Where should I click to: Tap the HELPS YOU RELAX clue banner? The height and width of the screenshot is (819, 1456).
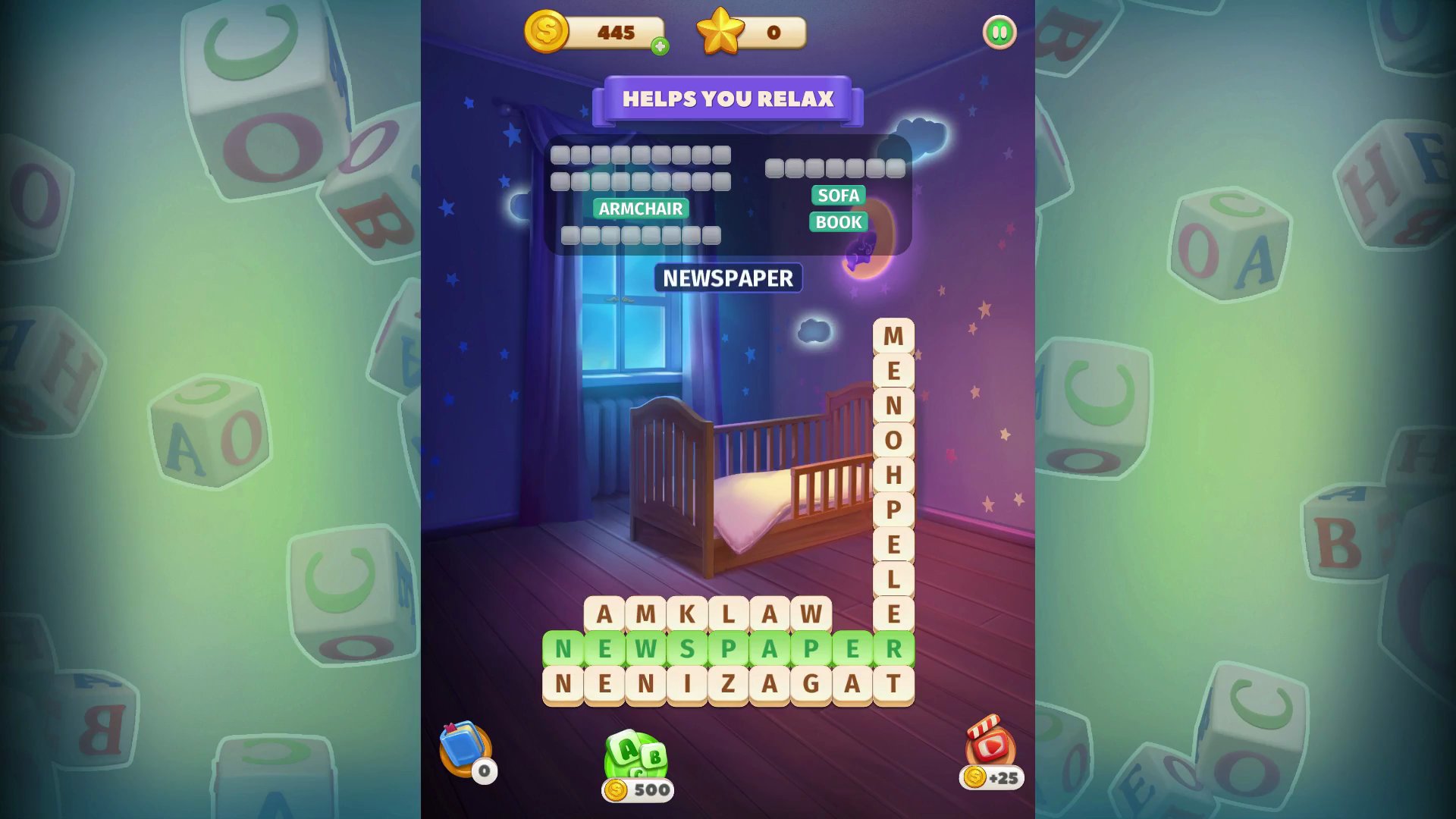pos(728,99)
